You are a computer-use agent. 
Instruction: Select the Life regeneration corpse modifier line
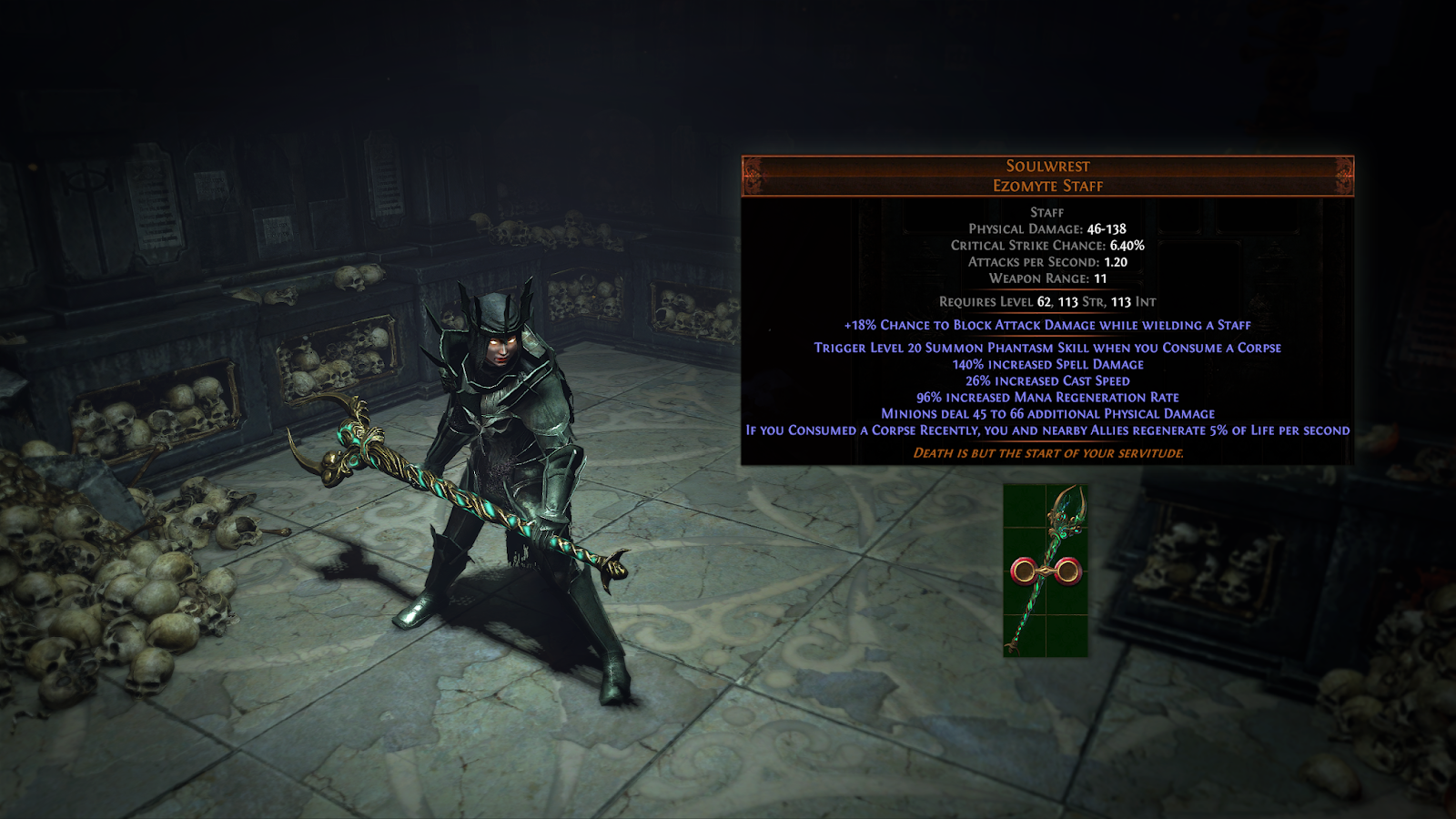point(1047,430)
